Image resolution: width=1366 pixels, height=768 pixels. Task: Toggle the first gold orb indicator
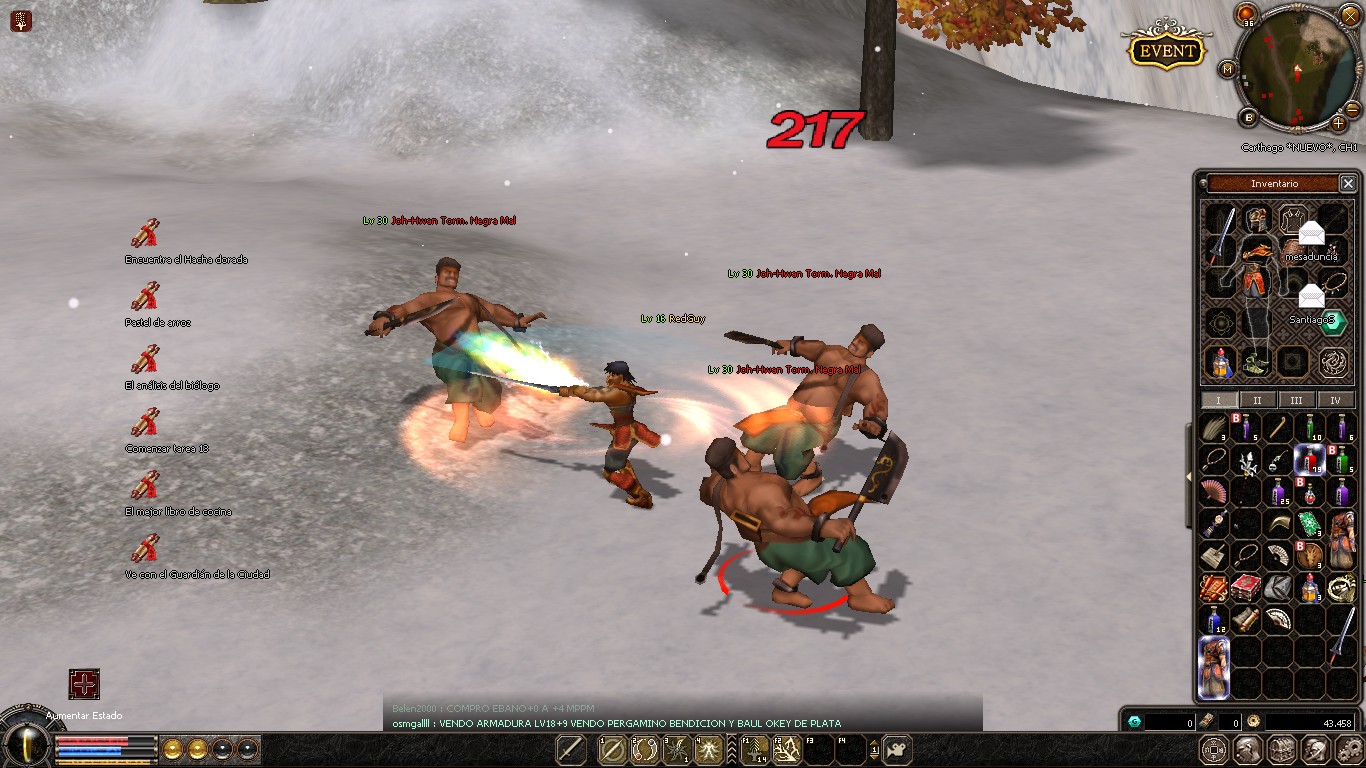(x=173, y=749)
